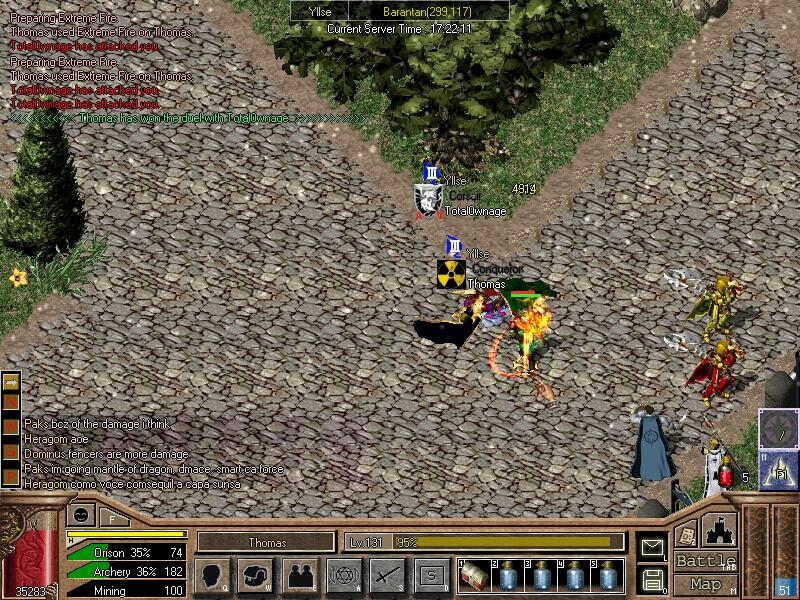Click the floppy disk save icon
800x600 pixels.
[652, 579]
